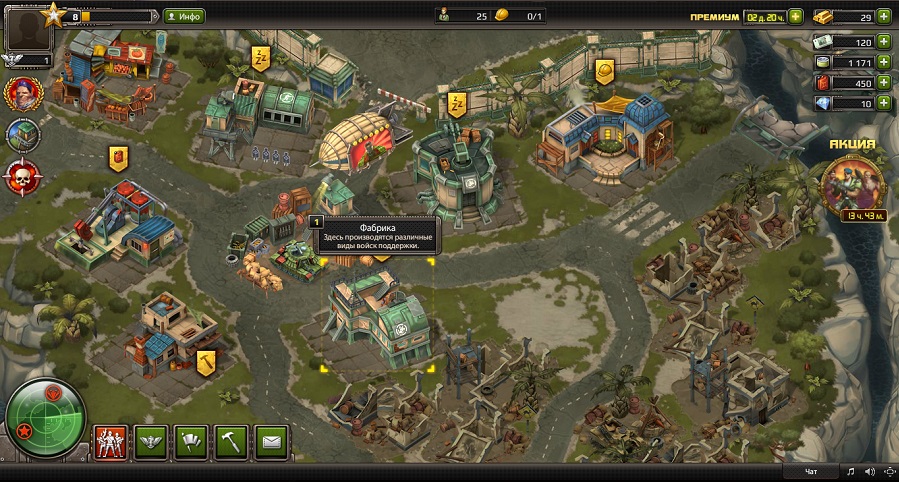Open the hammer build menu
The width and height of the screenshot is (899, 482).
[231, 440]
